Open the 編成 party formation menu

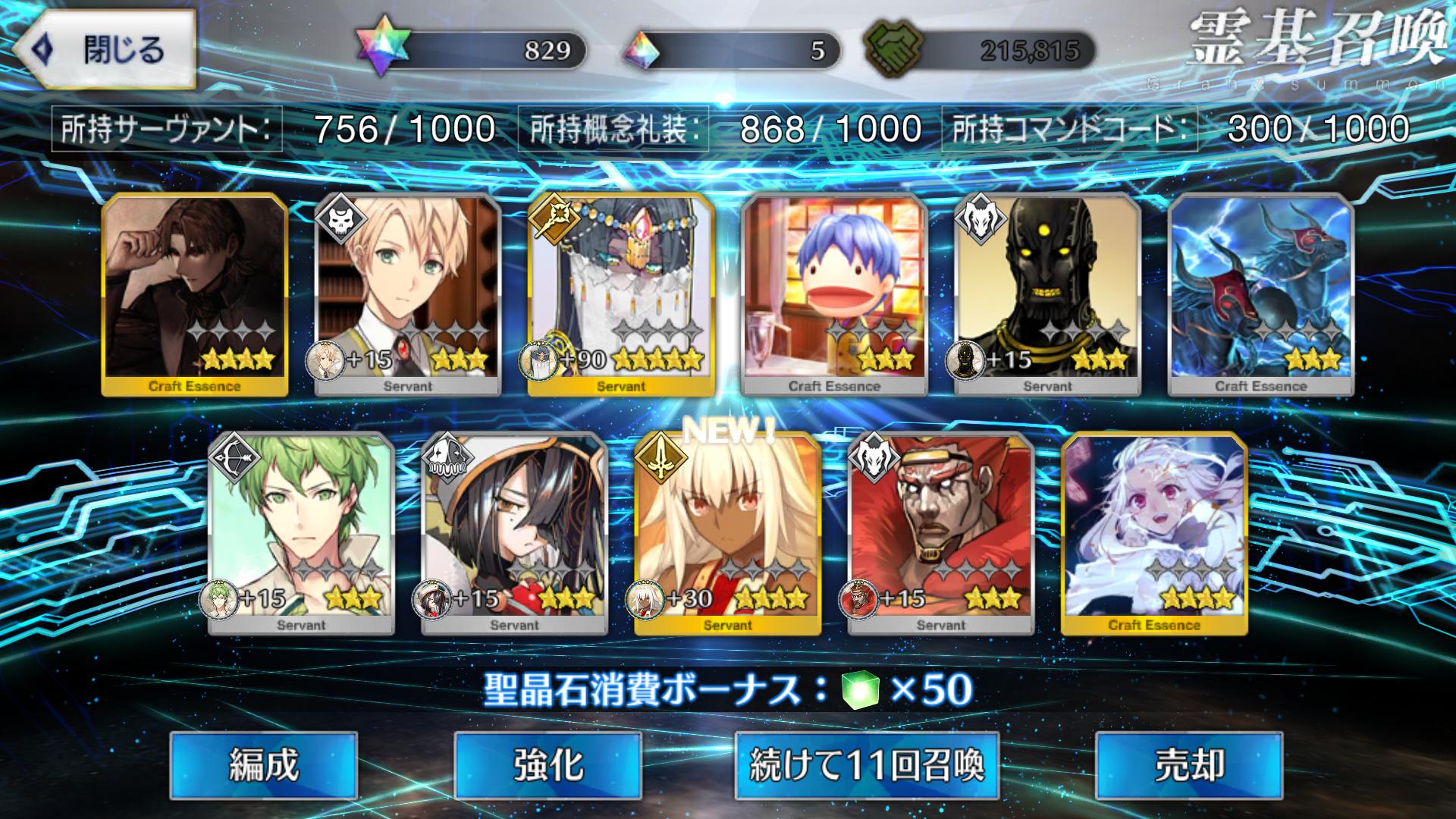click(263, 765)
